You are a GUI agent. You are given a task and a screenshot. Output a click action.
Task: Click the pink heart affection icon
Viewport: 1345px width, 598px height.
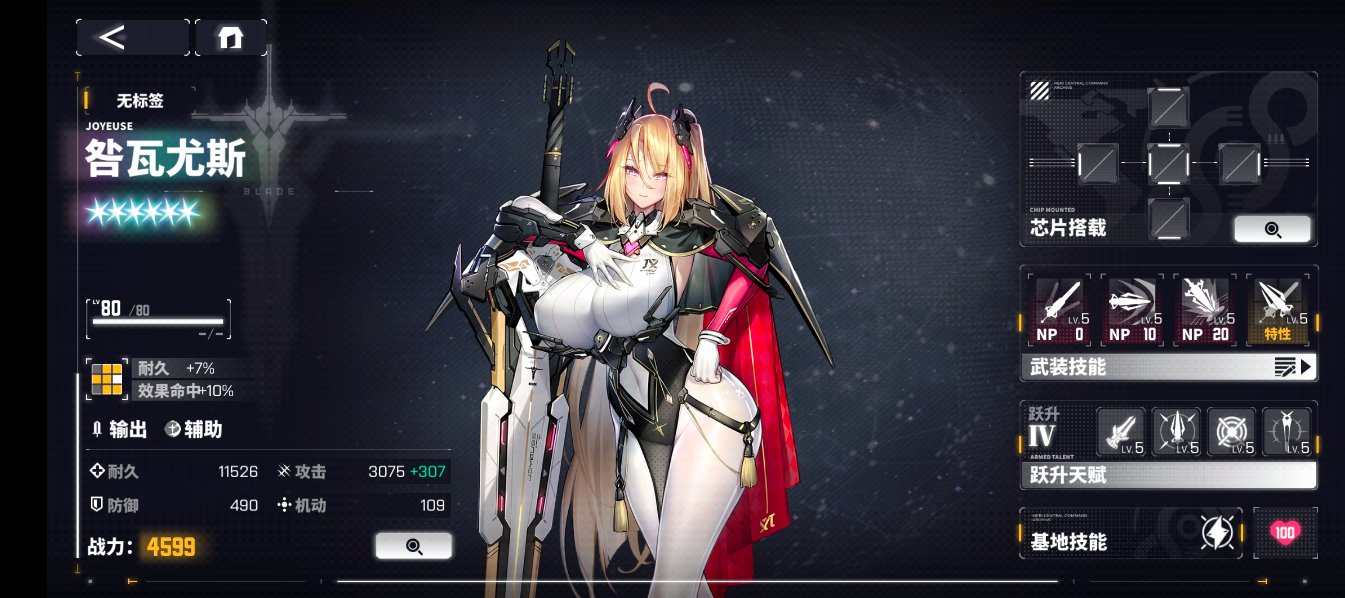1285,533
